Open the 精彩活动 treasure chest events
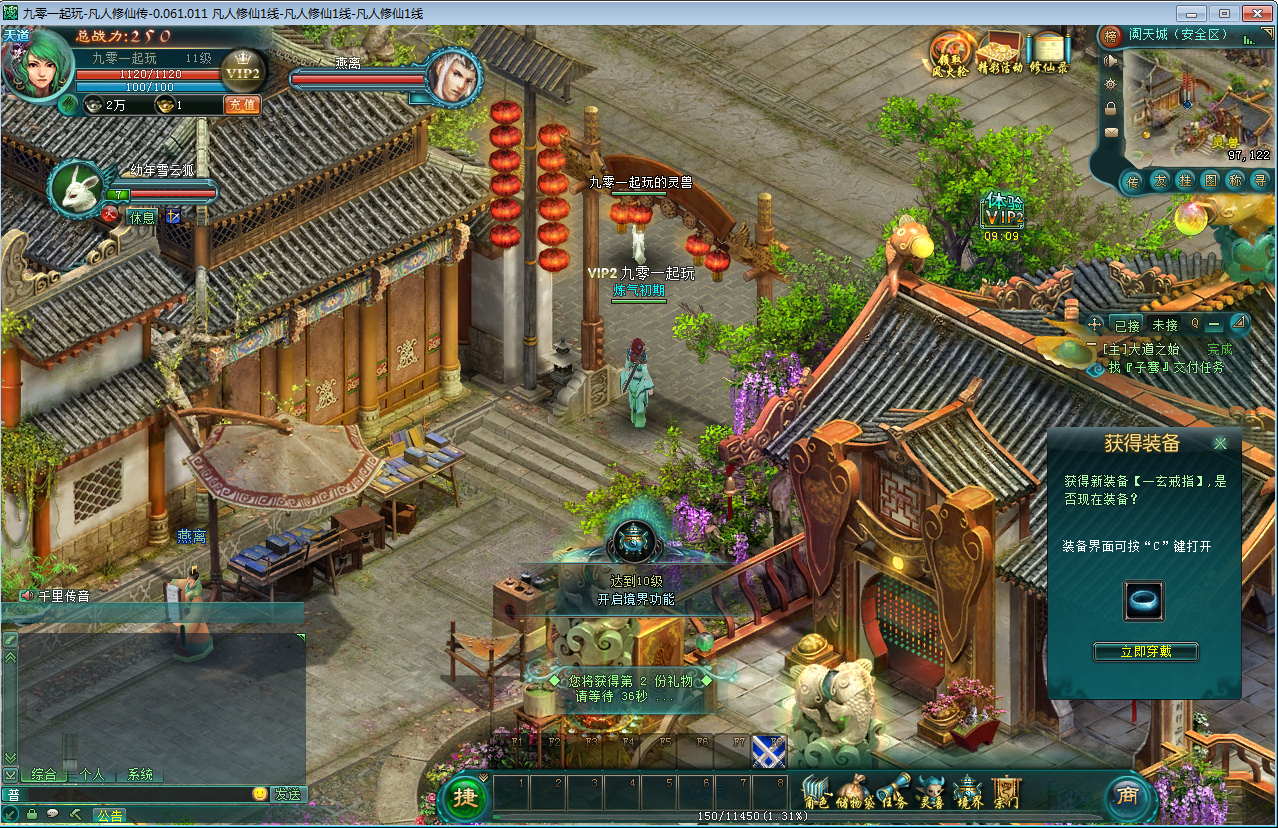 [999, 54]
